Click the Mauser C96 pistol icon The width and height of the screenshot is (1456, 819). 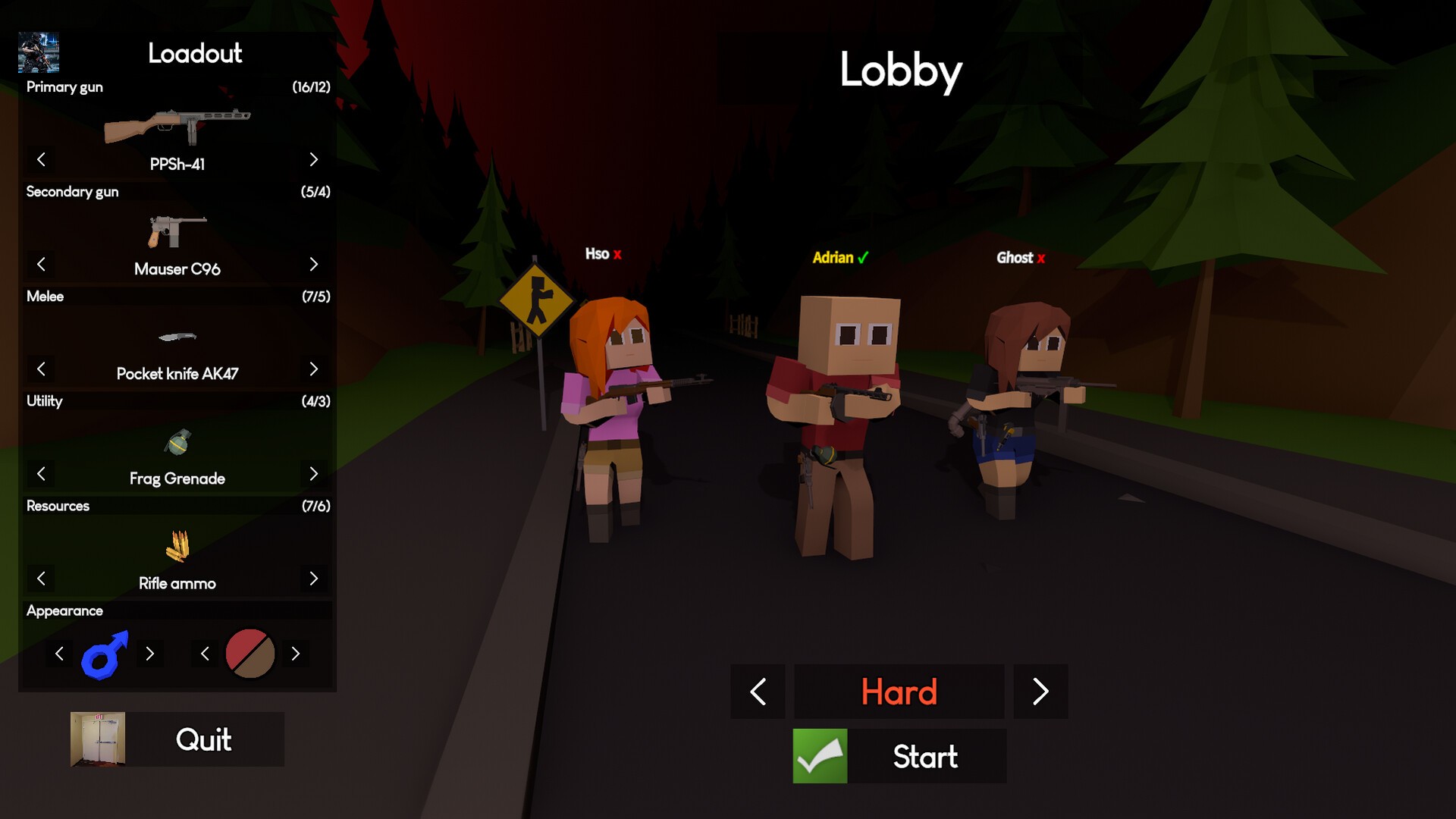pos(176,231)
